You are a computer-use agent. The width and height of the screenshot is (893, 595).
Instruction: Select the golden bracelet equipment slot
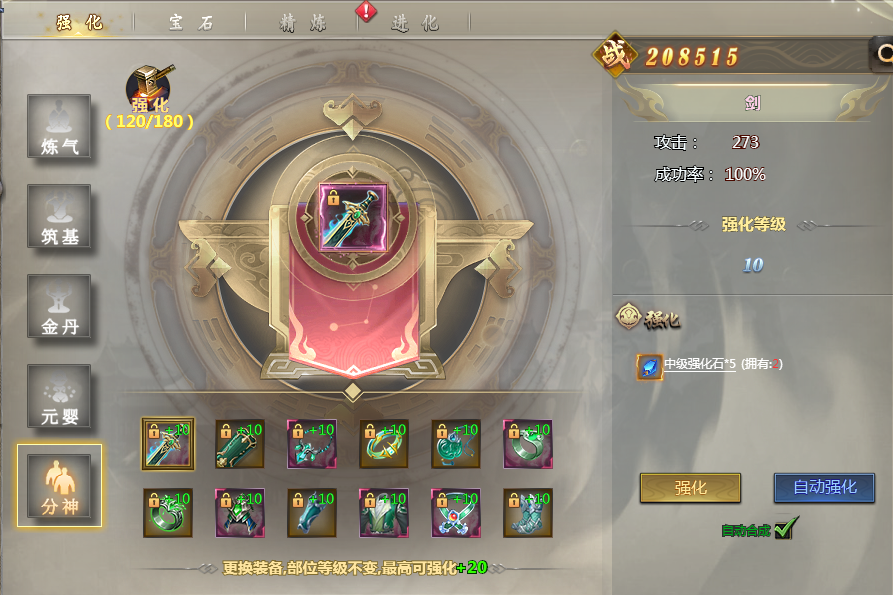tap(384, 444)
